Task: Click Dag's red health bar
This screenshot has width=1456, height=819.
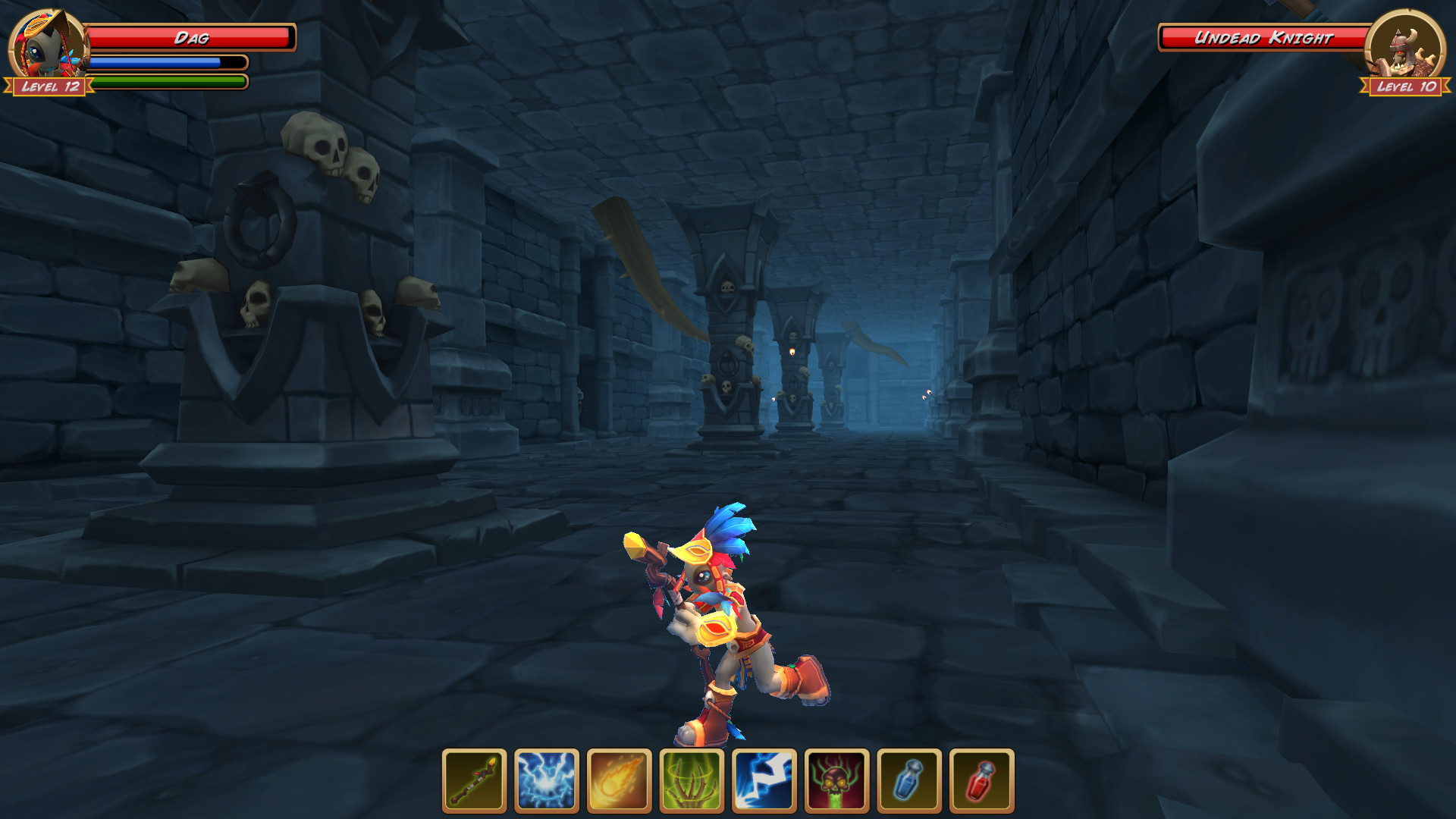Action: tap(192, 36)
